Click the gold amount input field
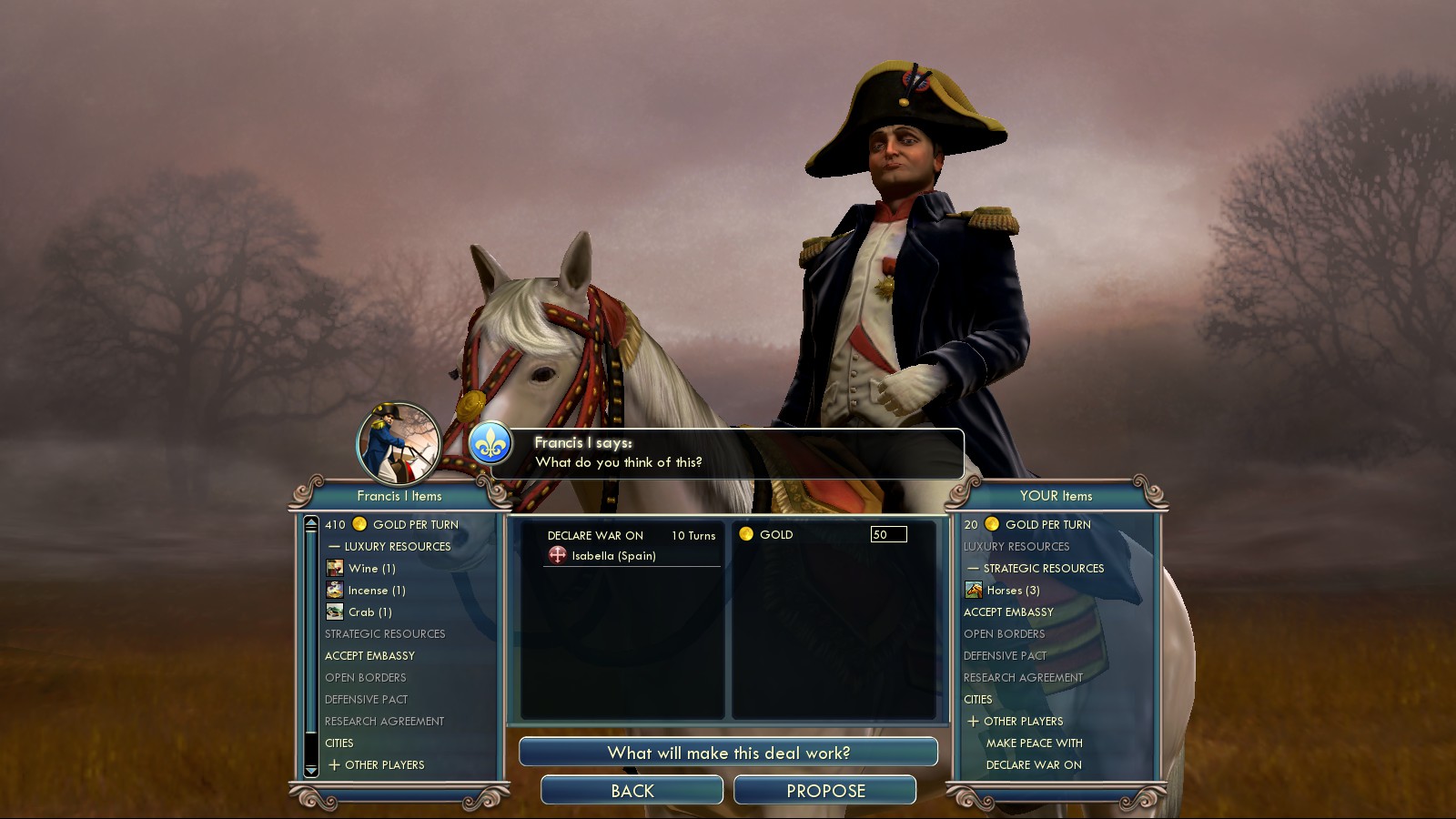This screenshot has height=819, width=1456. coord(888,534)
